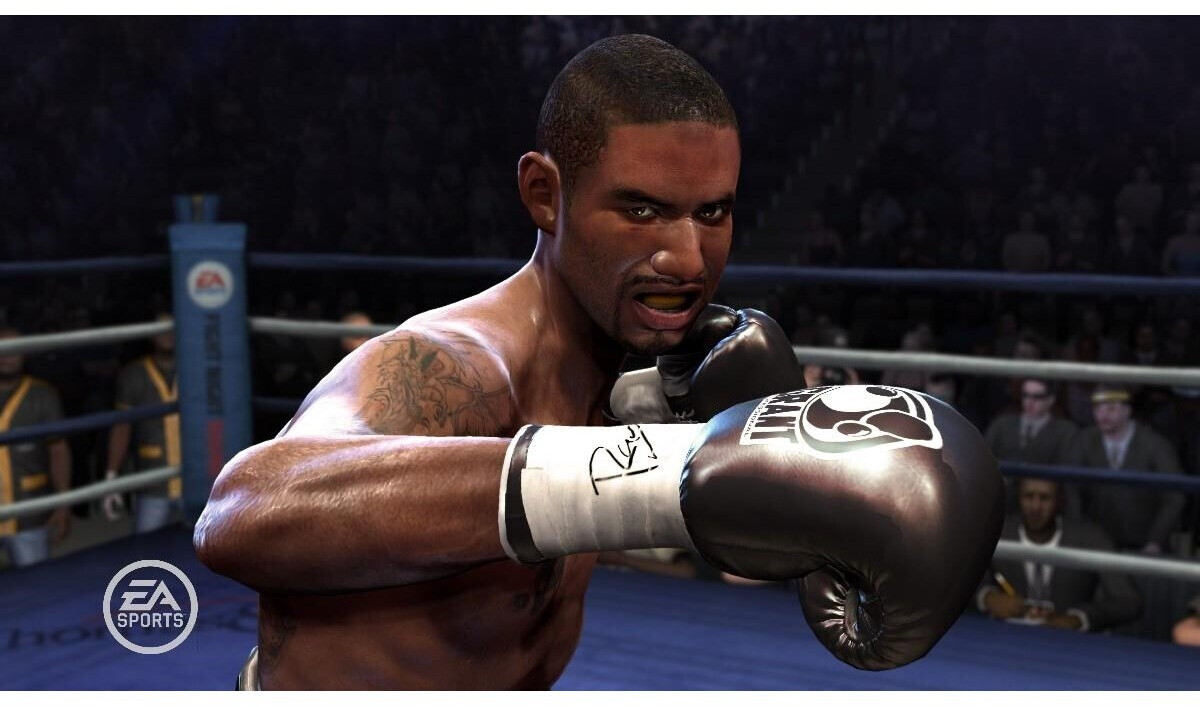Click the EA Sports logo watermark

tap(150, 606)
